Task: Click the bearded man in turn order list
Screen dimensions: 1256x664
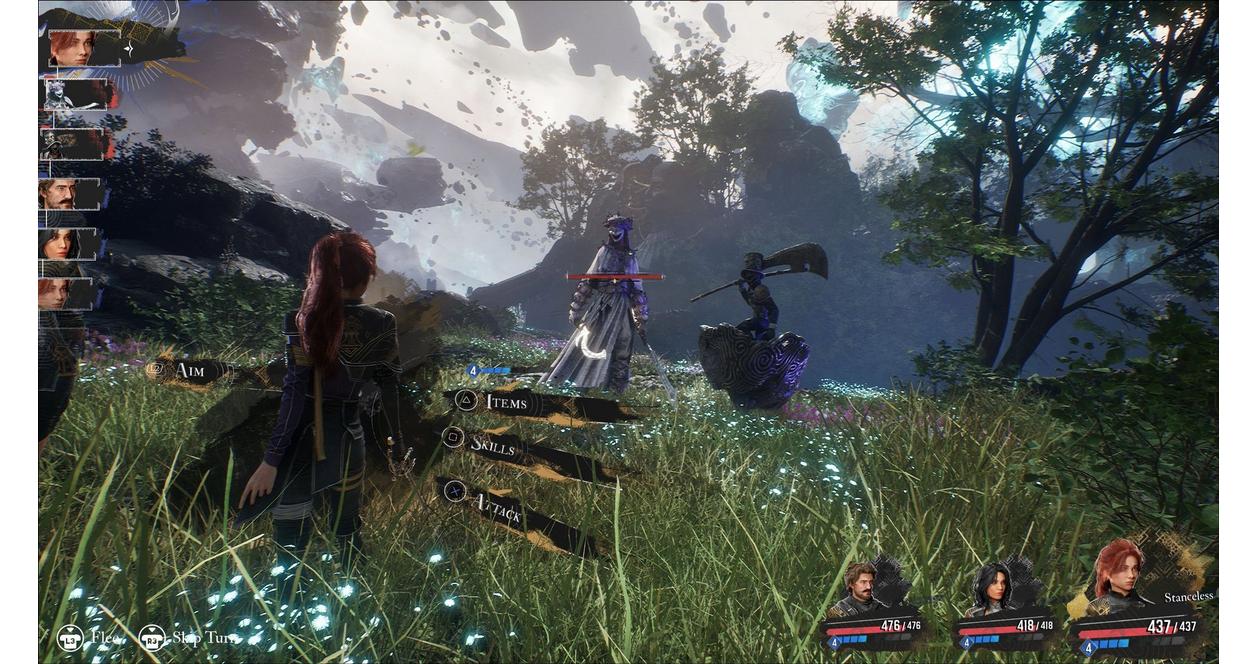Action: click(70, 194)
